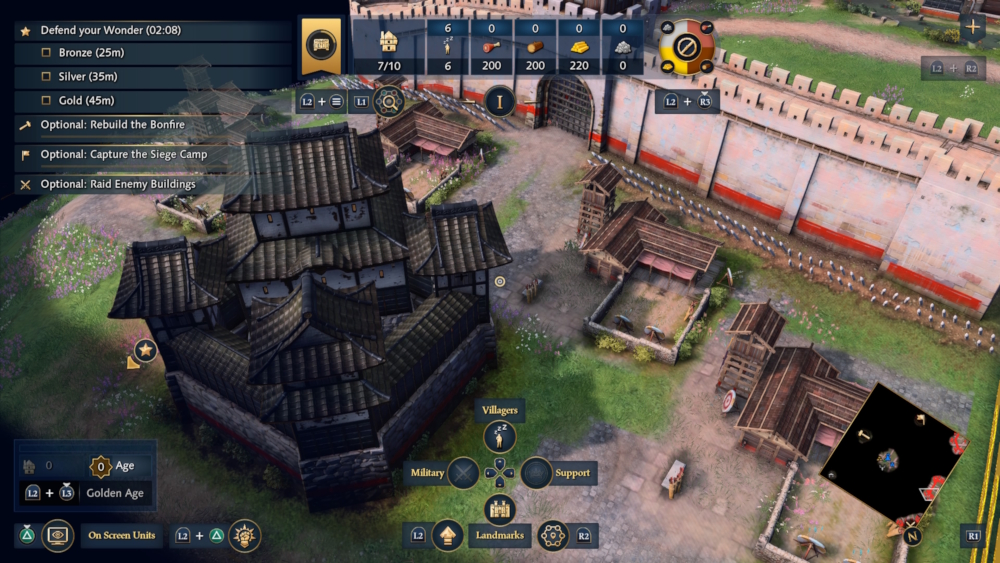The image size is (1000, 563).
Task: Choose the Villagers category icon
Action: 499,436
